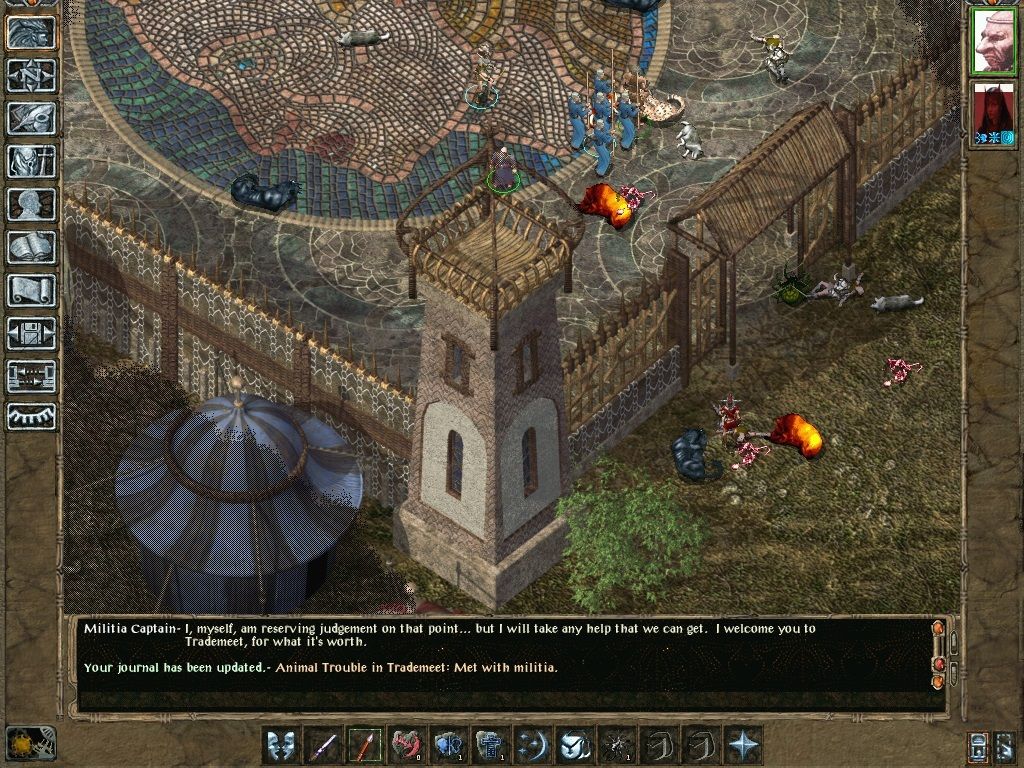Image resolution: width=1024 pixels, height=768 pixels.
Task: Click the closed-eye rest button
Action: pos(31,416)
